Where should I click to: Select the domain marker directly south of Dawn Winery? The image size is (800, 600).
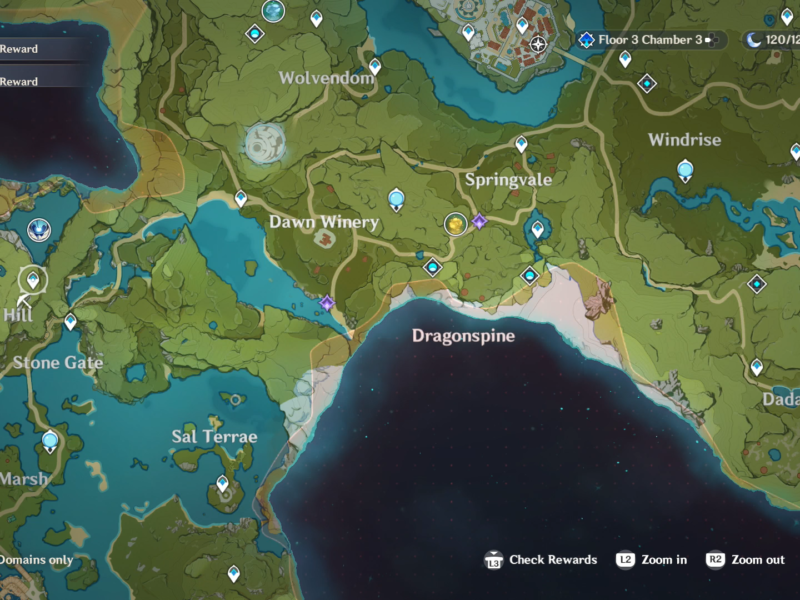click(x=432, y=267)
